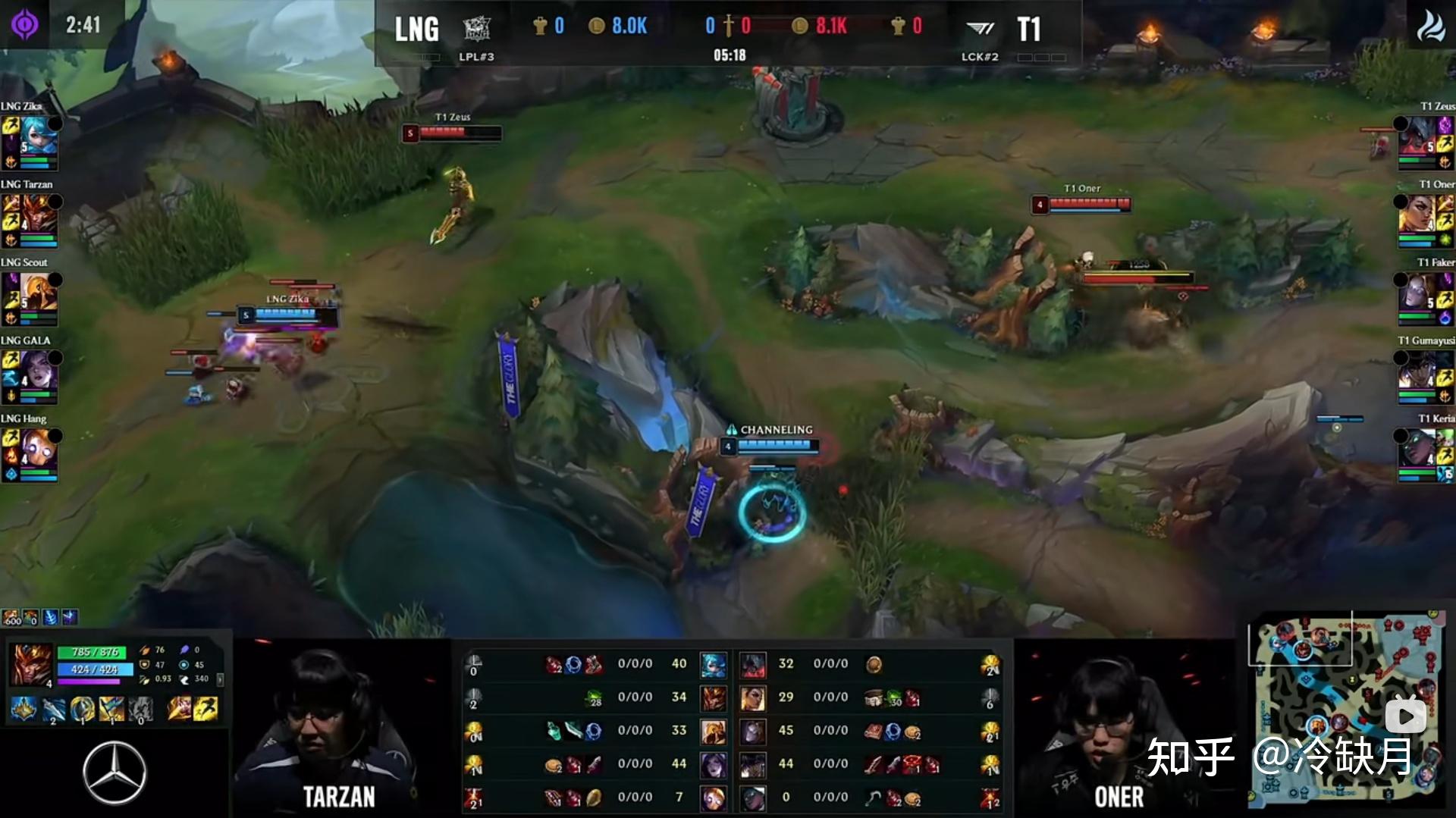Click LNG Hang's player portrait
The image size is (1456, 818).
[39, 448]
